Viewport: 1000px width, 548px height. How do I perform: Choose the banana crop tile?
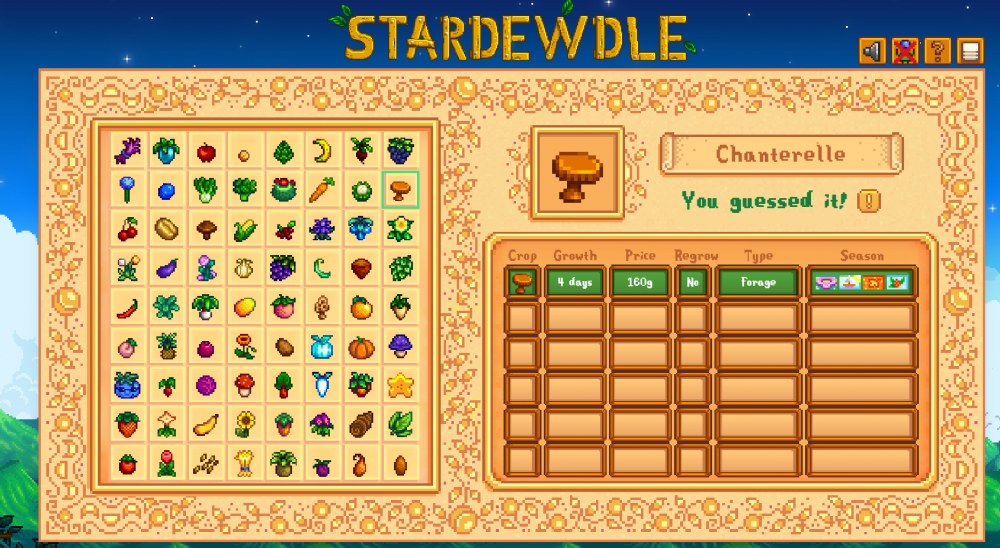point(322,151)
